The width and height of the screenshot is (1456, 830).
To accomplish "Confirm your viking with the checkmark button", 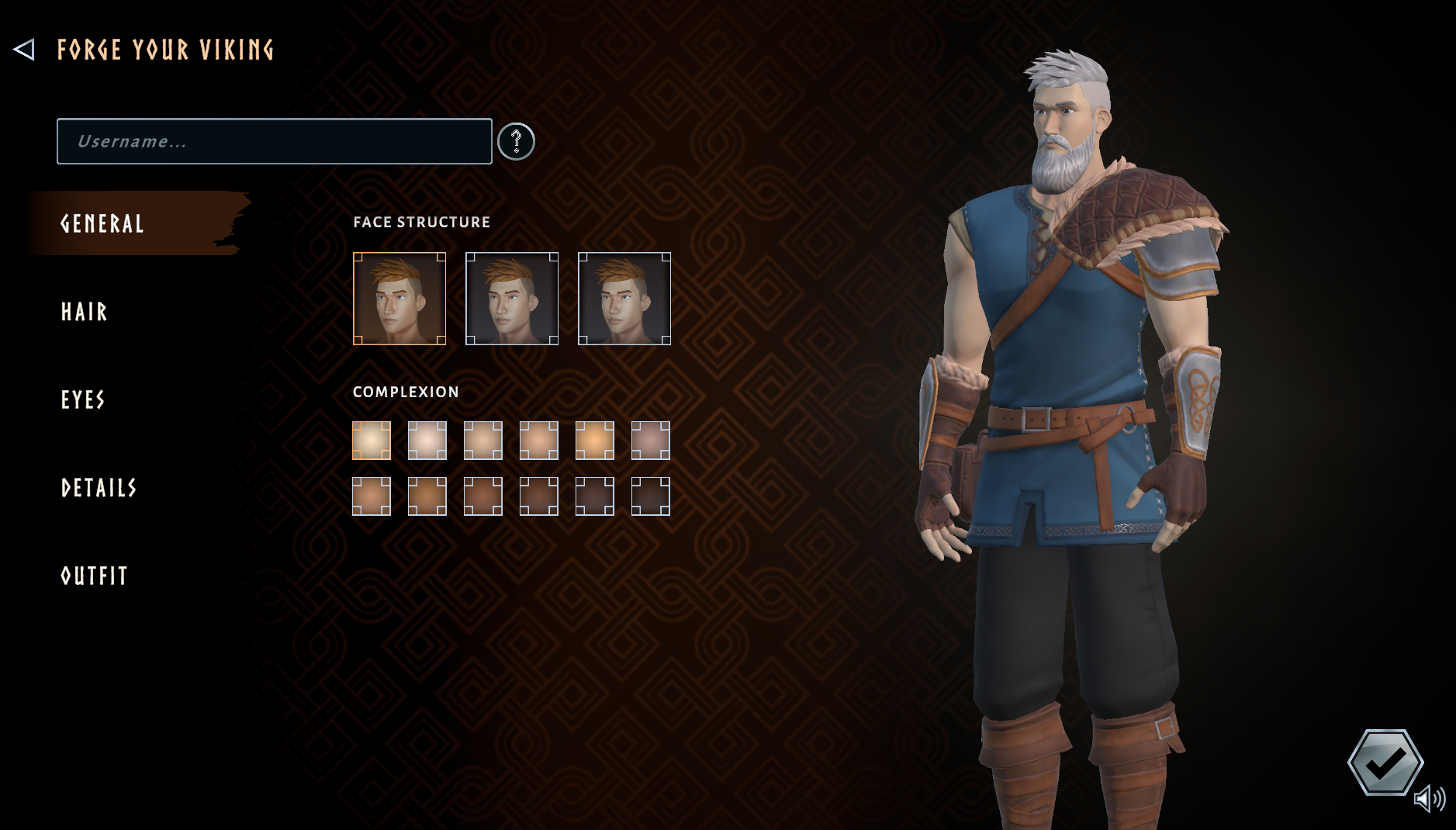I will pyautogui.click(x=1386, y=763).
